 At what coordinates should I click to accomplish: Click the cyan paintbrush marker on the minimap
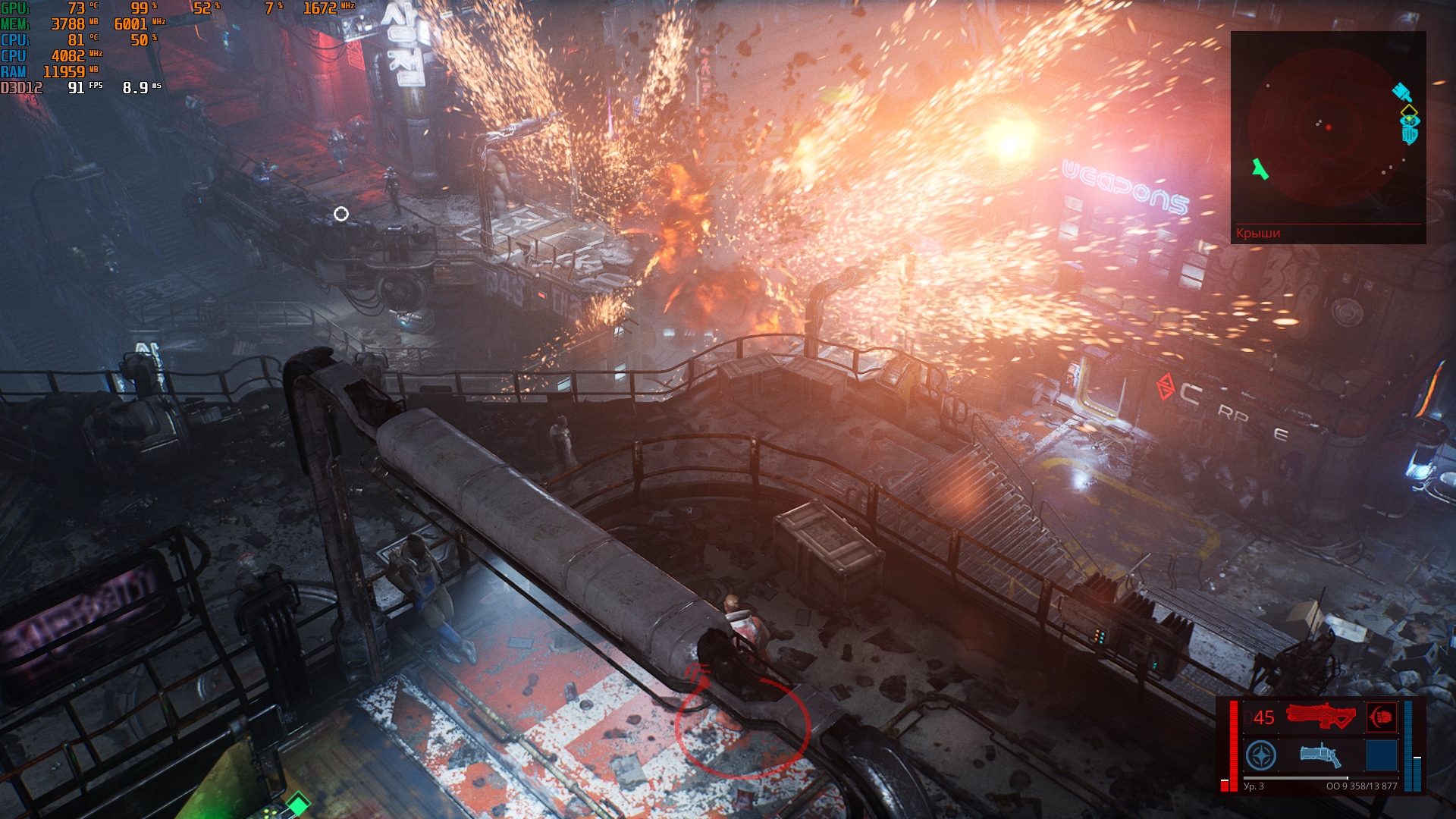[1401, 93]
